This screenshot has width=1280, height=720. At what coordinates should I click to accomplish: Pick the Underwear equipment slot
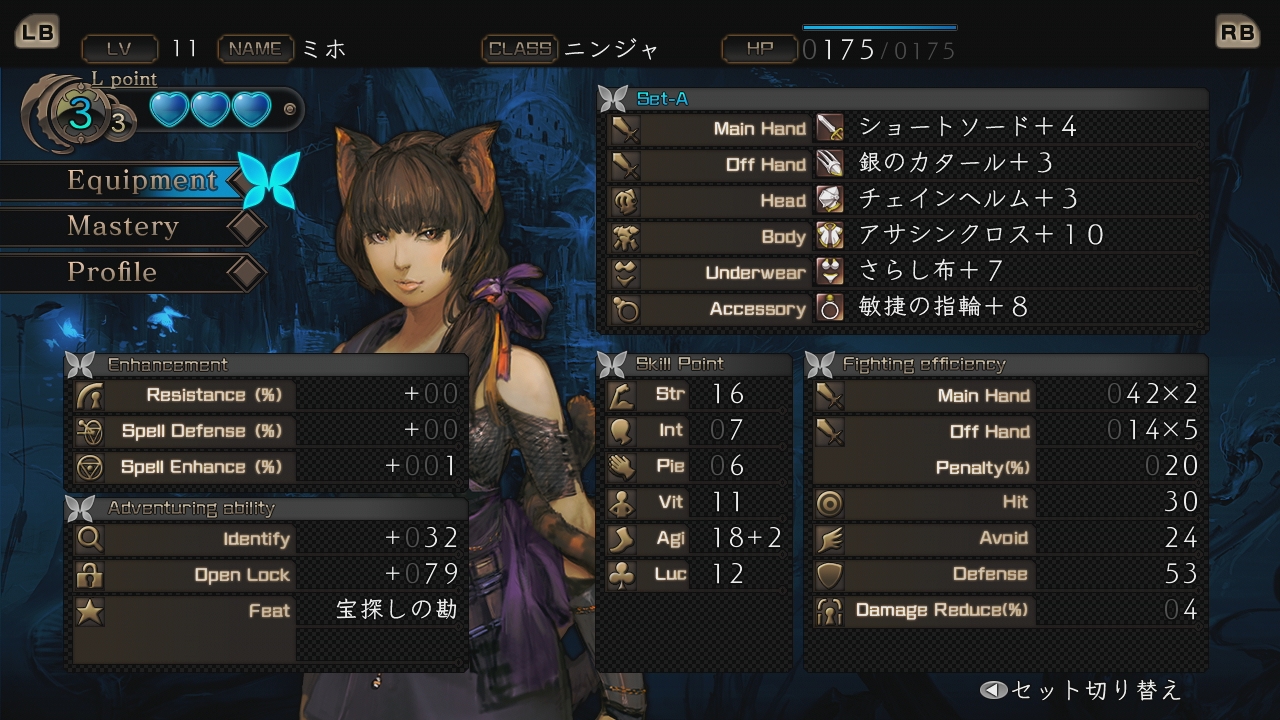click(930, 272)
